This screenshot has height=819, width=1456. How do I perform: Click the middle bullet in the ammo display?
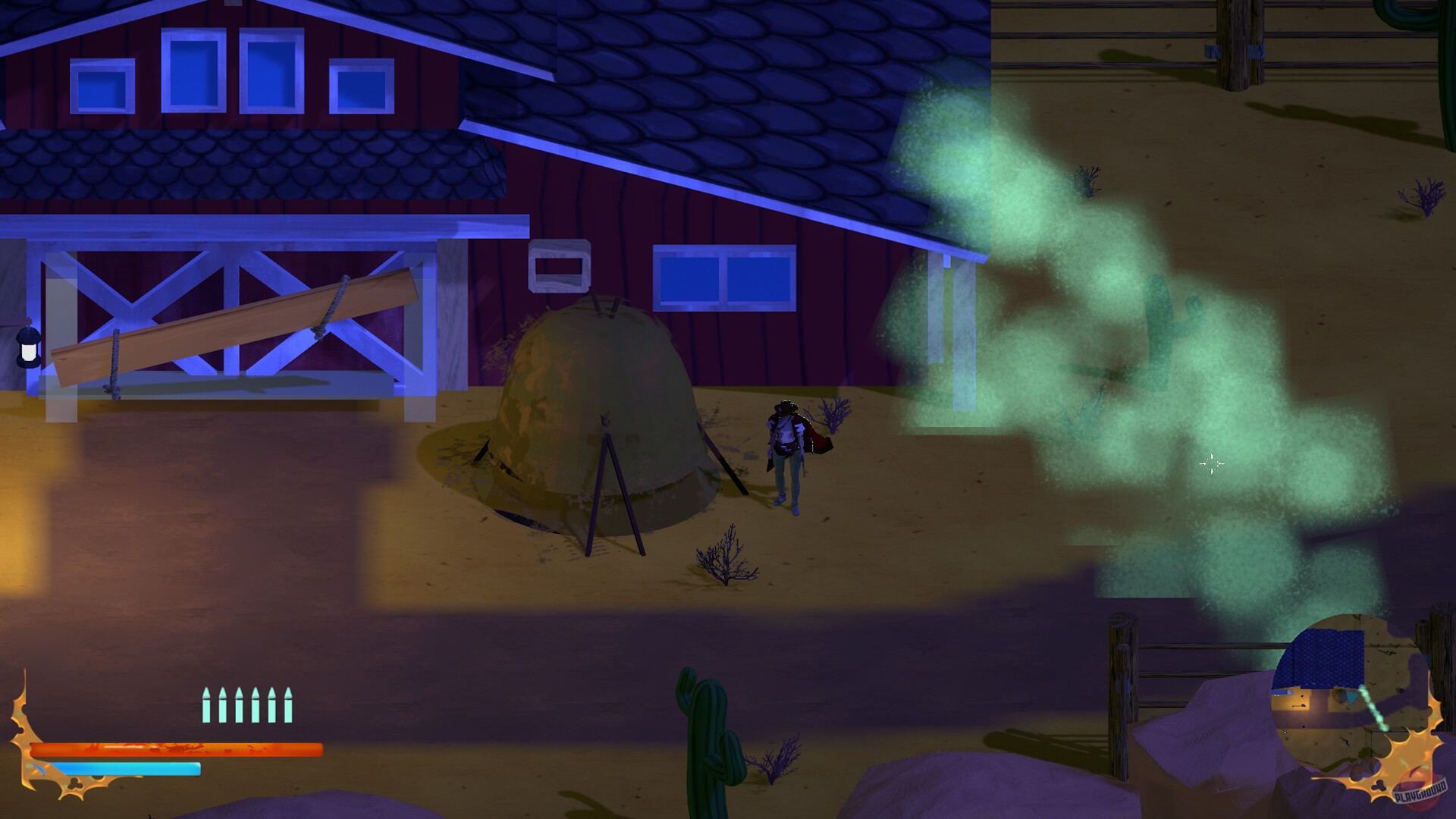[x=239, y=704]
